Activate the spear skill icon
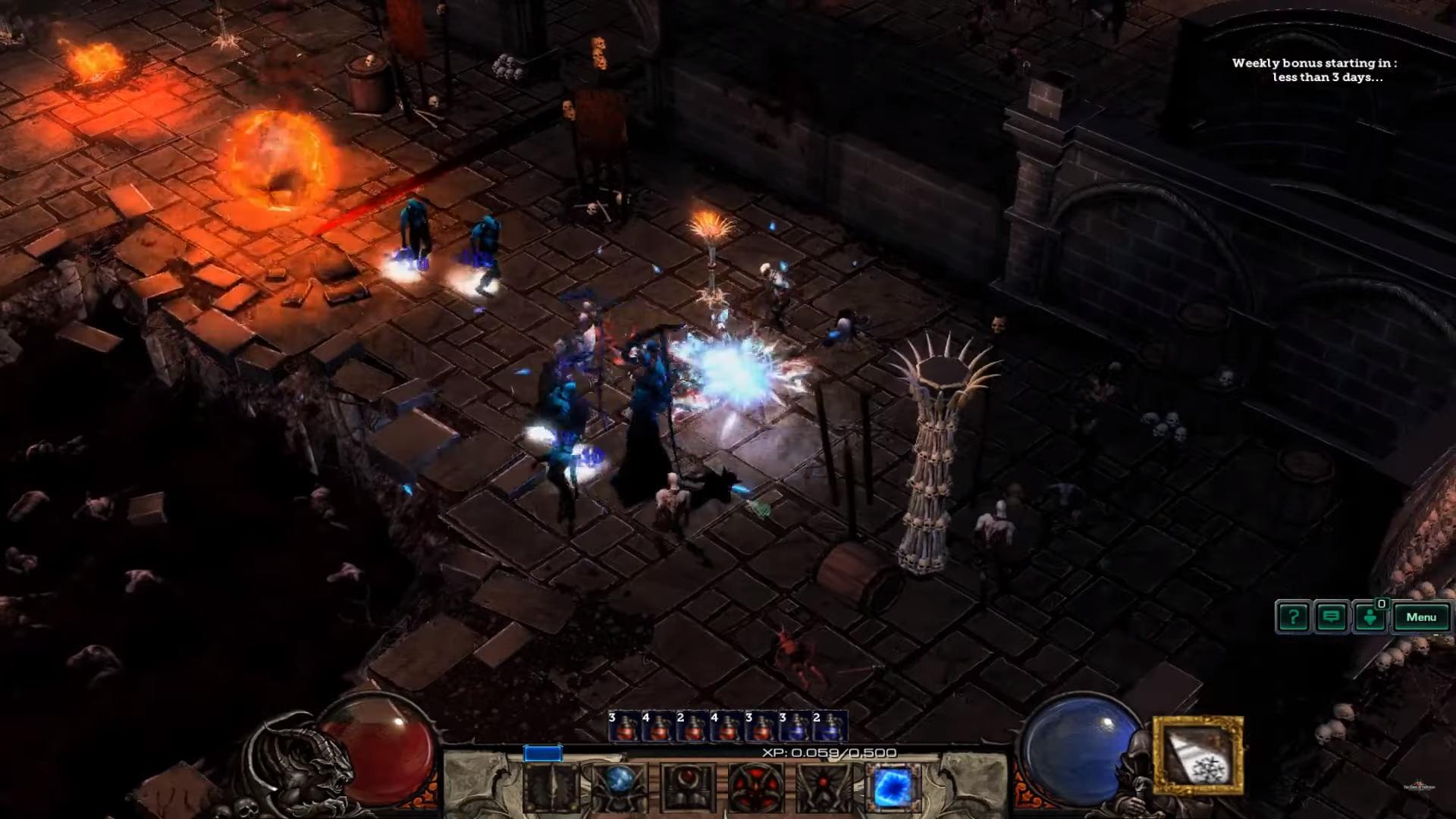Viewport: 1456px width, 819px height. click(551, 787)
